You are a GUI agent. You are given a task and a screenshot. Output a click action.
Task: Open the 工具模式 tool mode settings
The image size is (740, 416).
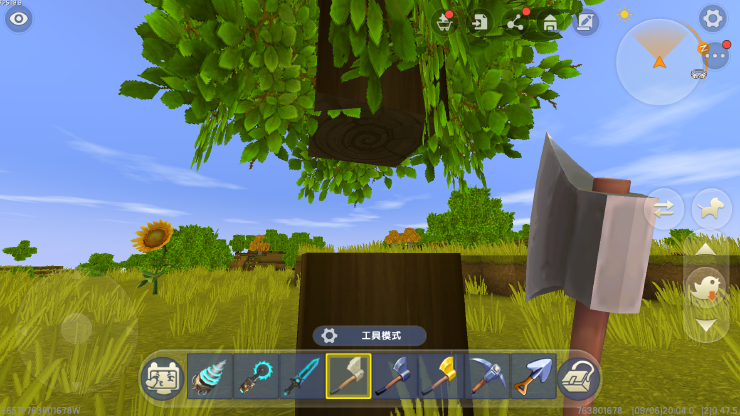[370, 336]
